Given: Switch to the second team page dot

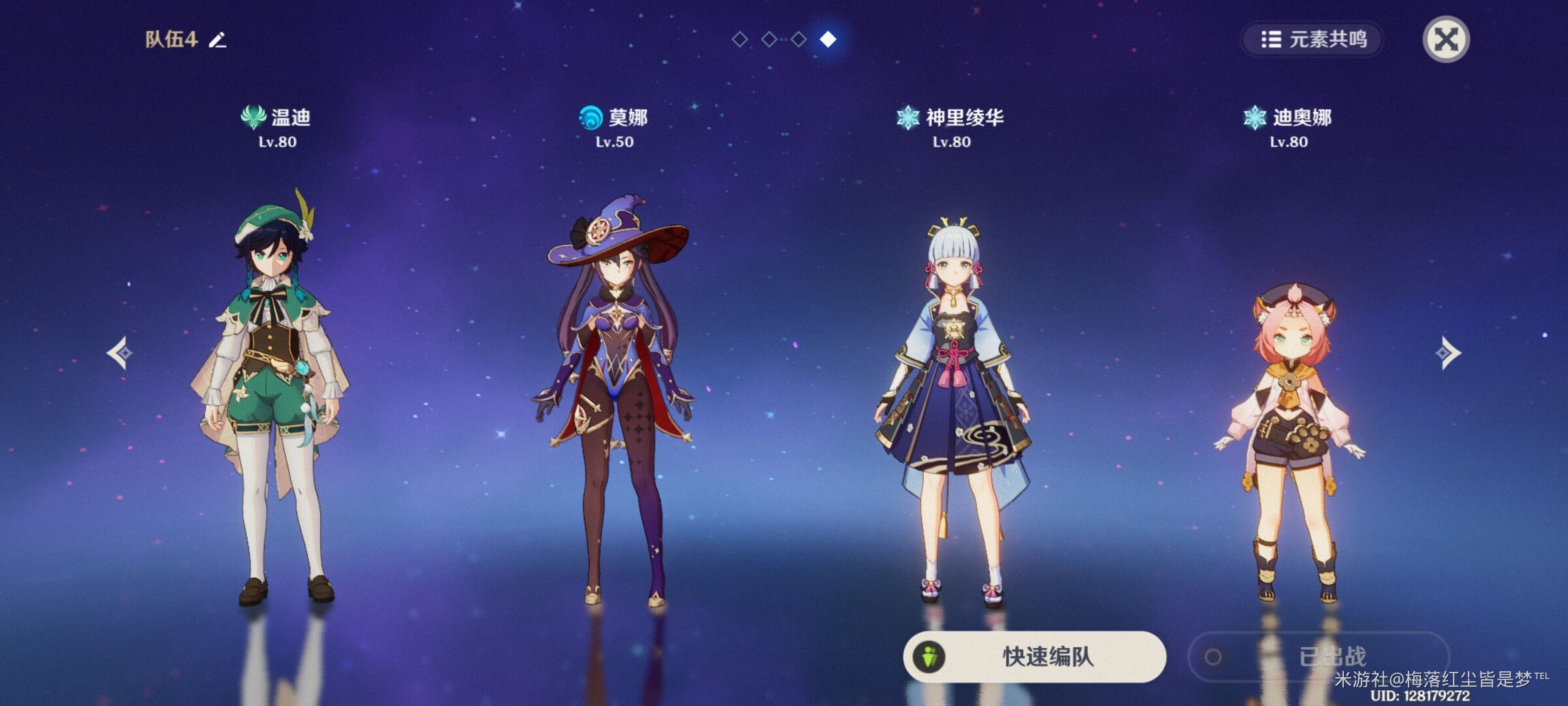Looking at the screenshot, I should coord(769,39).
